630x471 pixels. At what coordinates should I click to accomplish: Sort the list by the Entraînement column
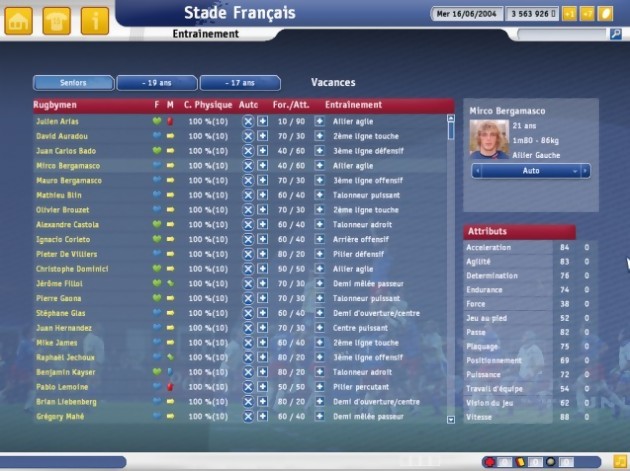coord(353,104)
